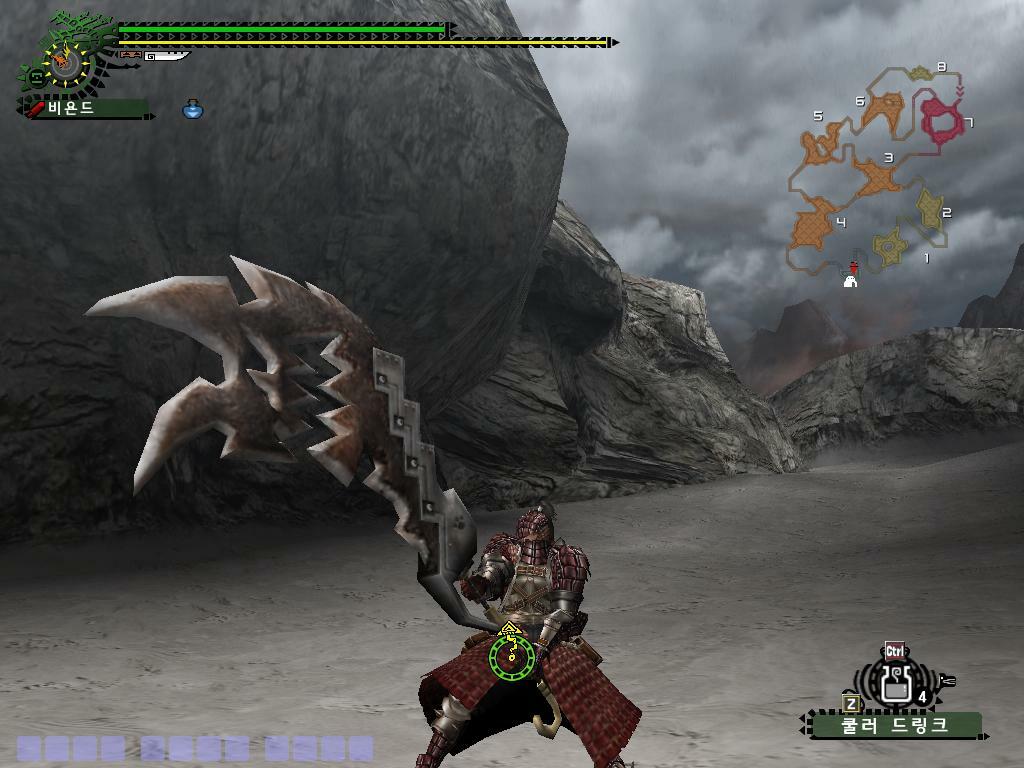Image resolution: width=1024 pixels, height=768 pixels.
Task: Click the blue drink status effect icon
Action: tap(193, 109)
